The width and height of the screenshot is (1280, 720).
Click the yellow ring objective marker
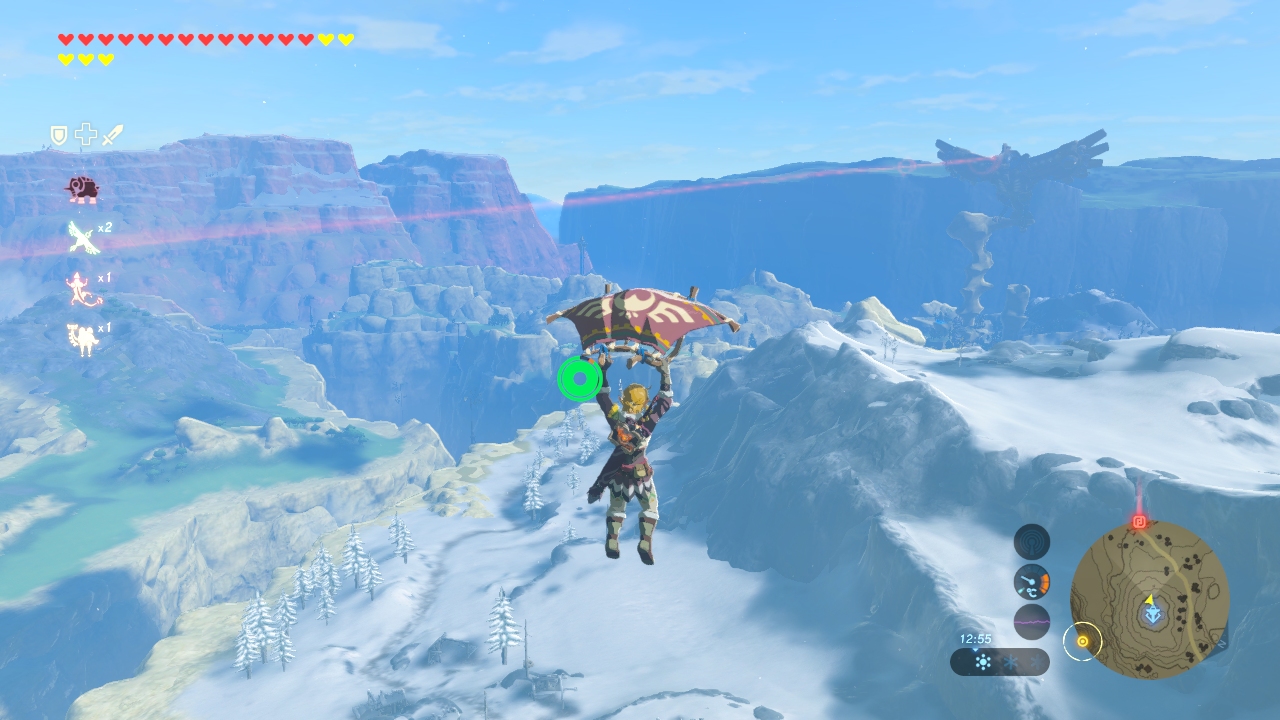click(x=1082, y=641)
